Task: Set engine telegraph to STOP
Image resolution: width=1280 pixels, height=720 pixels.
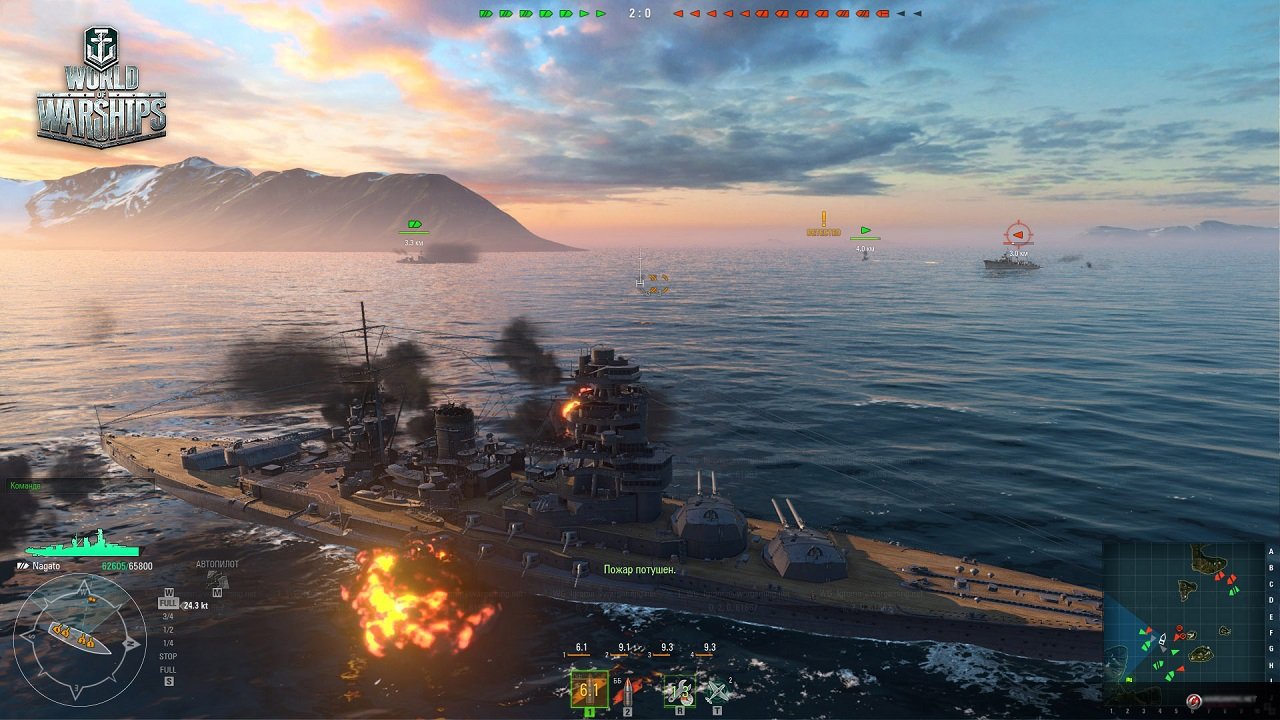Action: pos(168,656)
